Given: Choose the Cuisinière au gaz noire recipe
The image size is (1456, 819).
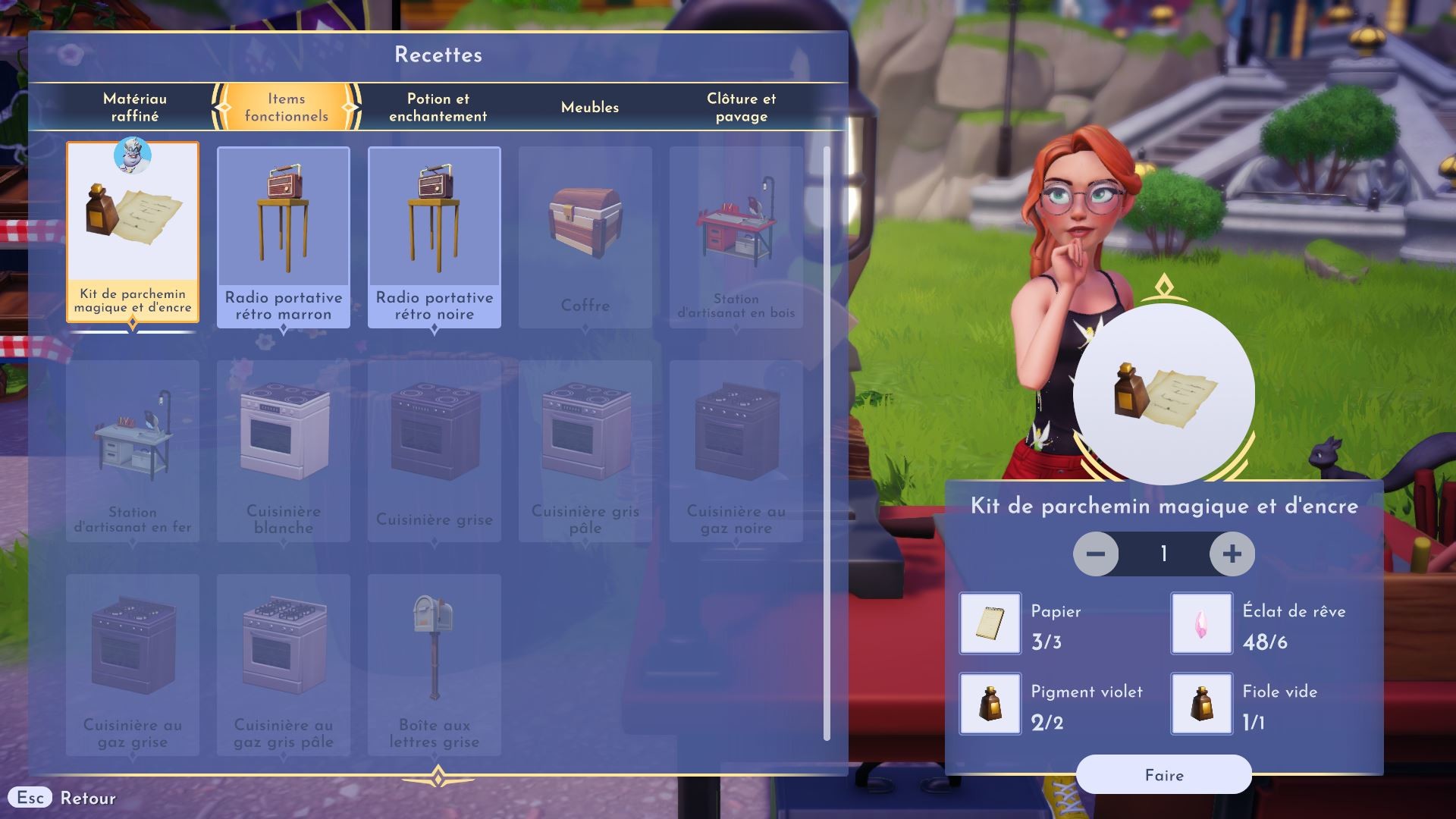Looking at the screenshot, I should [736, 451].
